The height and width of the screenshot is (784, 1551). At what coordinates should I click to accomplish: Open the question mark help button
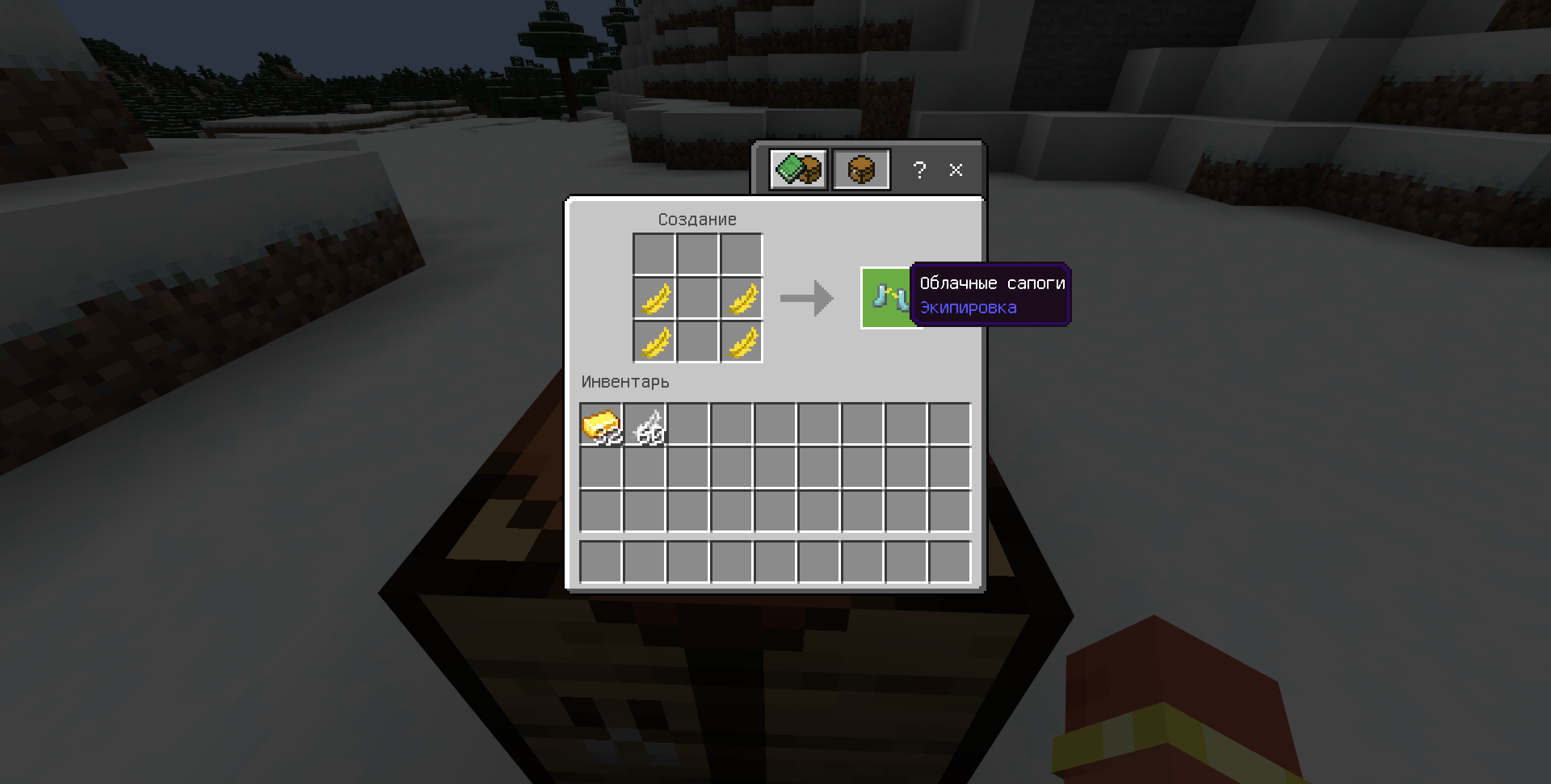919,170
